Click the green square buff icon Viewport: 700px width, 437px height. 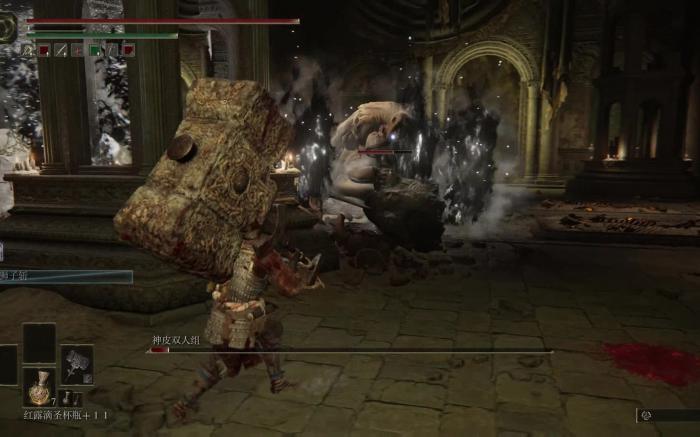95,50
